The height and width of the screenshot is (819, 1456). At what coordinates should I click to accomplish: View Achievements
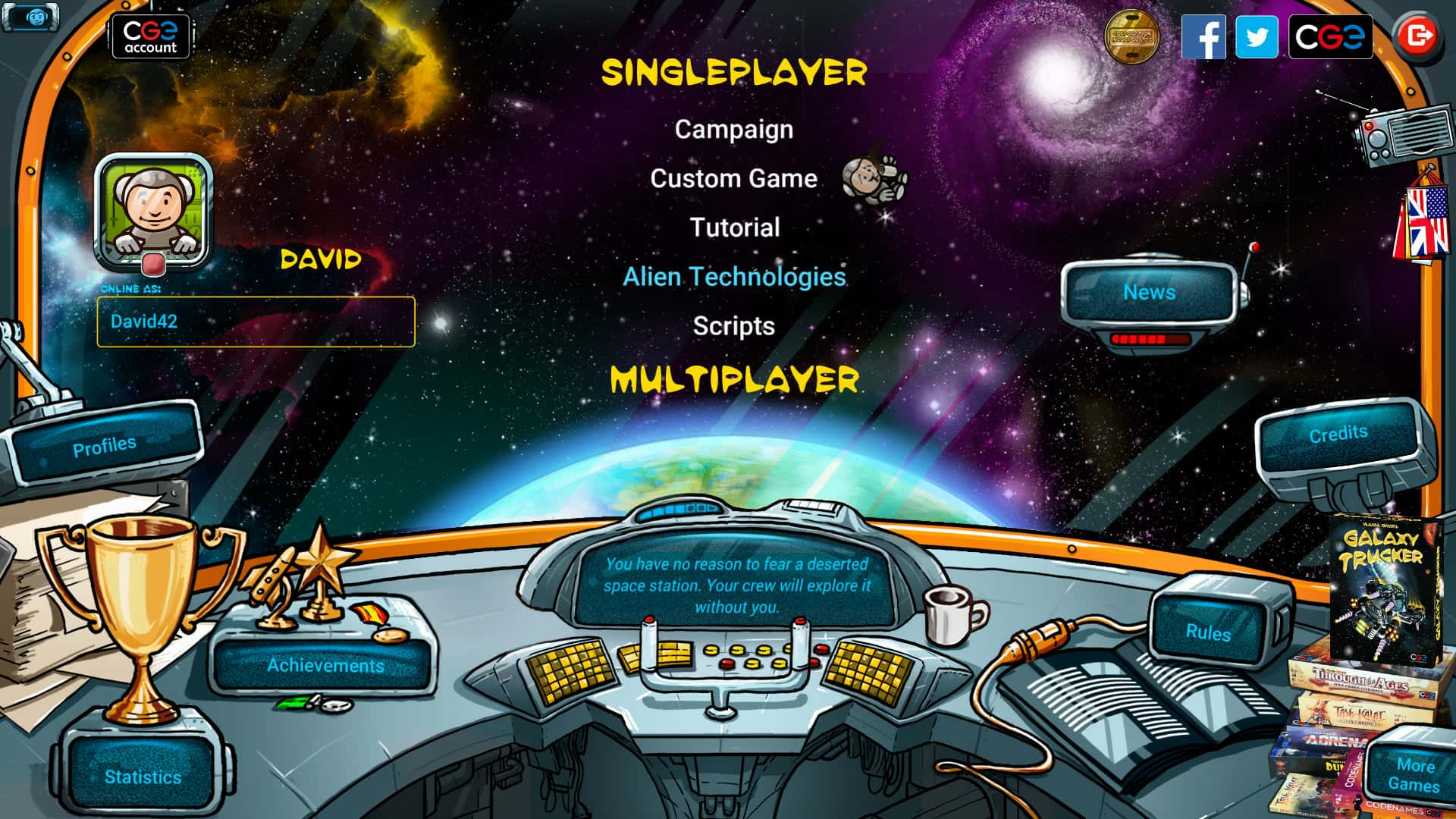(325, 665)
